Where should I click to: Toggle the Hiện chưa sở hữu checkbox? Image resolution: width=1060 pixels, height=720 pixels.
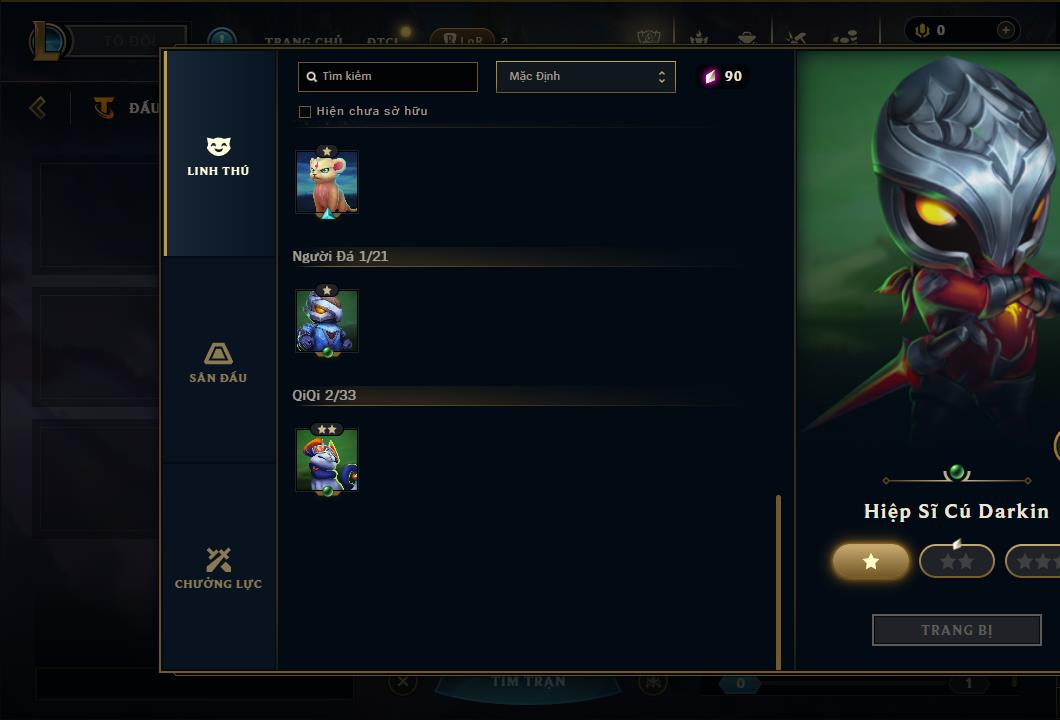pos(305,112)
